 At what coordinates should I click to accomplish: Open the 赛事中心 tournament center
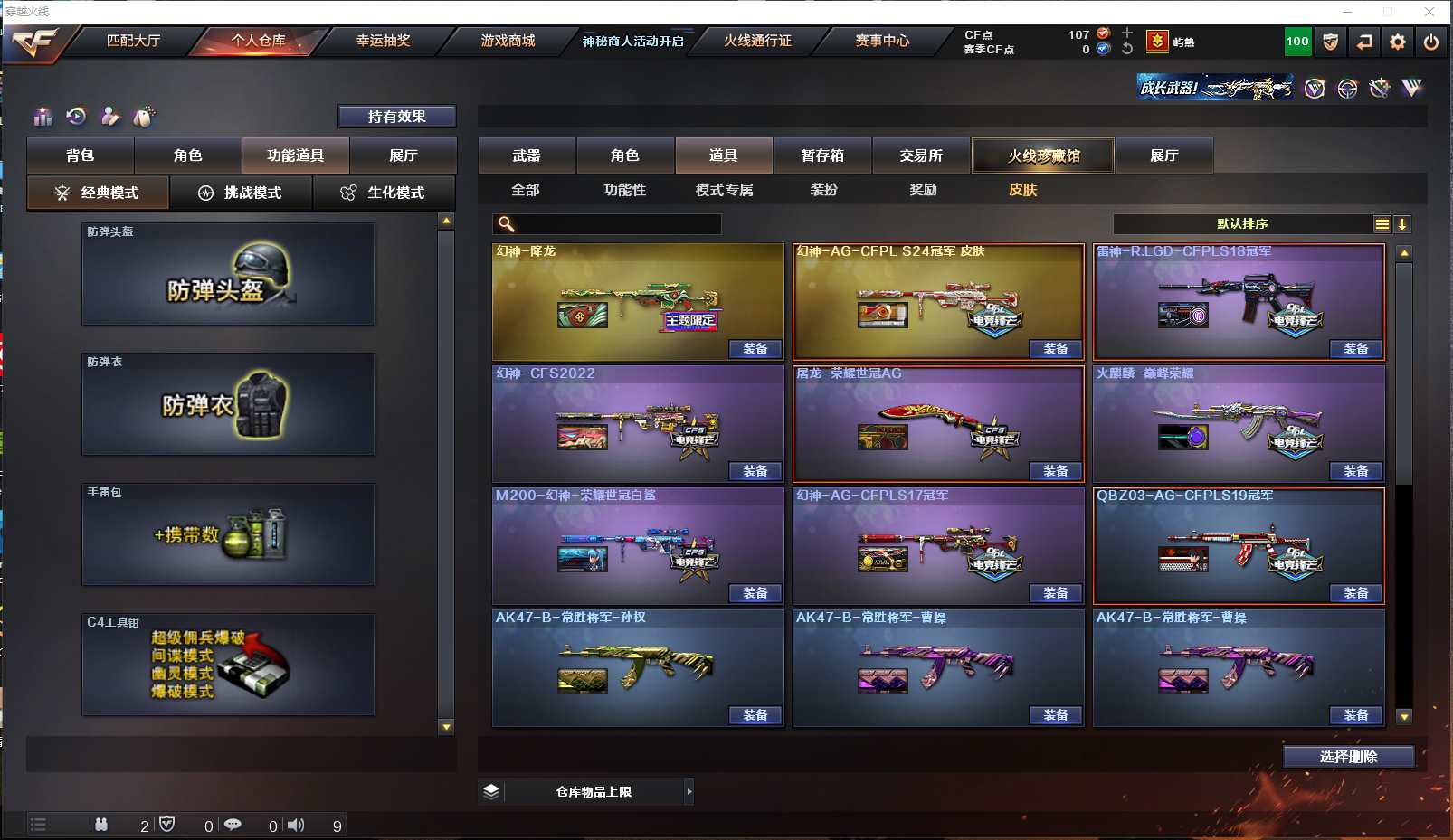point(882,41)
